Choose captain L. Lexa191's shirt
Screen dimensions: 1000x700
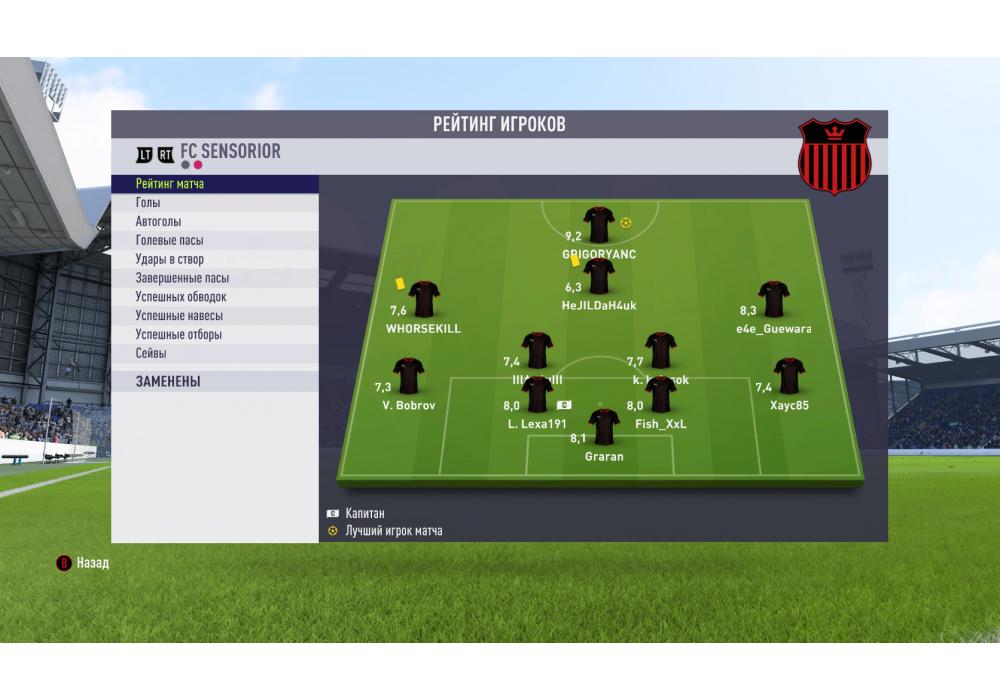coord(538,395)
